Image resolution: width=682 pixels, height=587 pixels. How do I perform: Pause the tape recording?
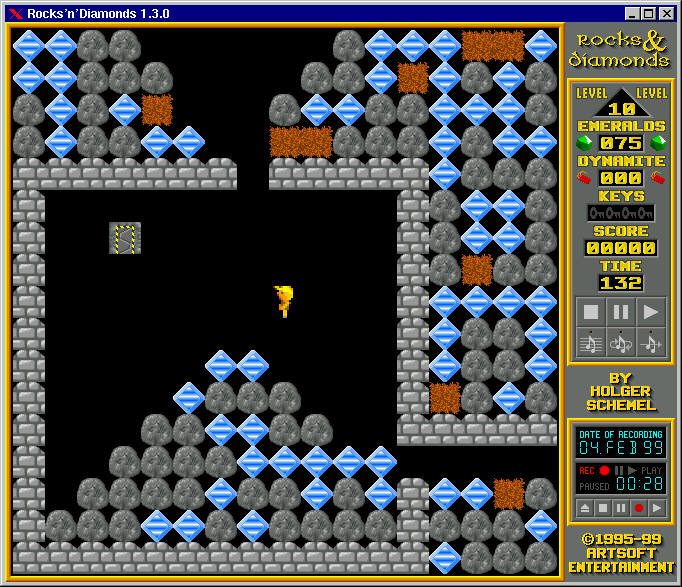[x=620, y=507]
